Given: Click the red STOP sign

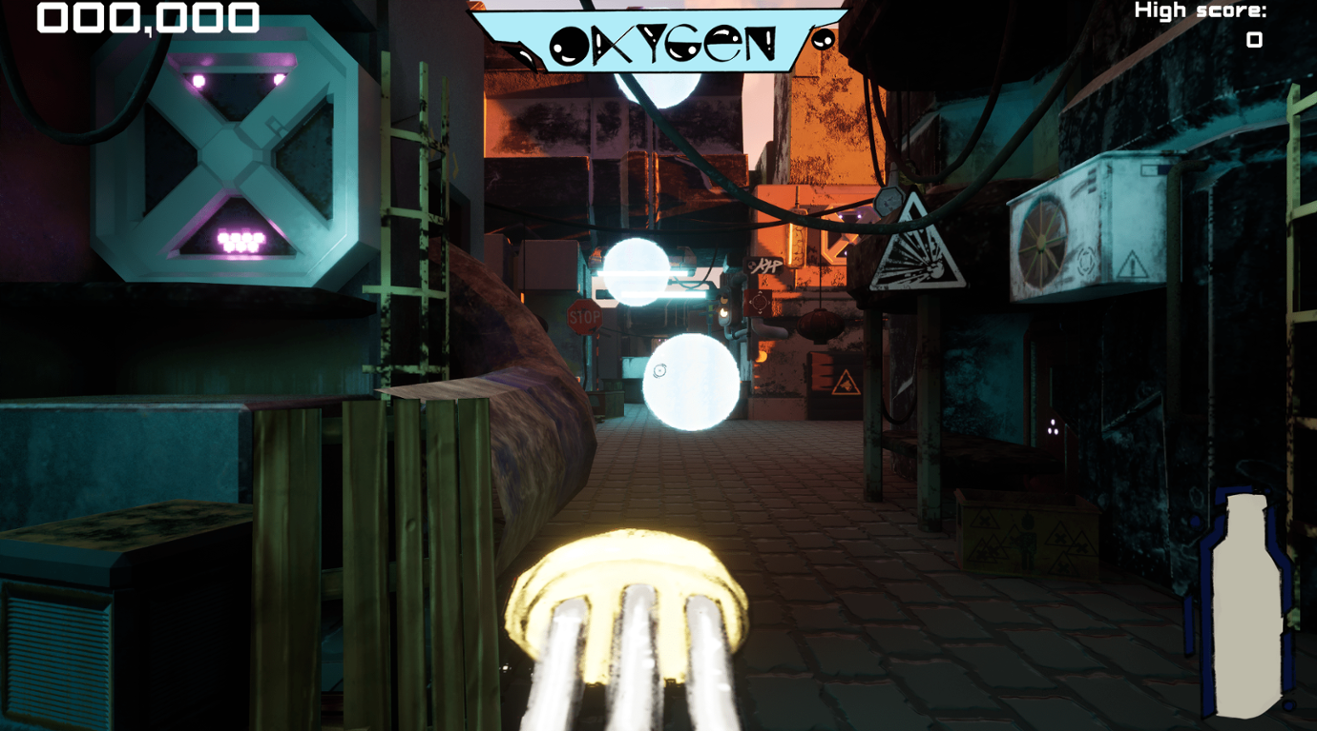Looking at the screenshot, I should click(x=583, y=315).
